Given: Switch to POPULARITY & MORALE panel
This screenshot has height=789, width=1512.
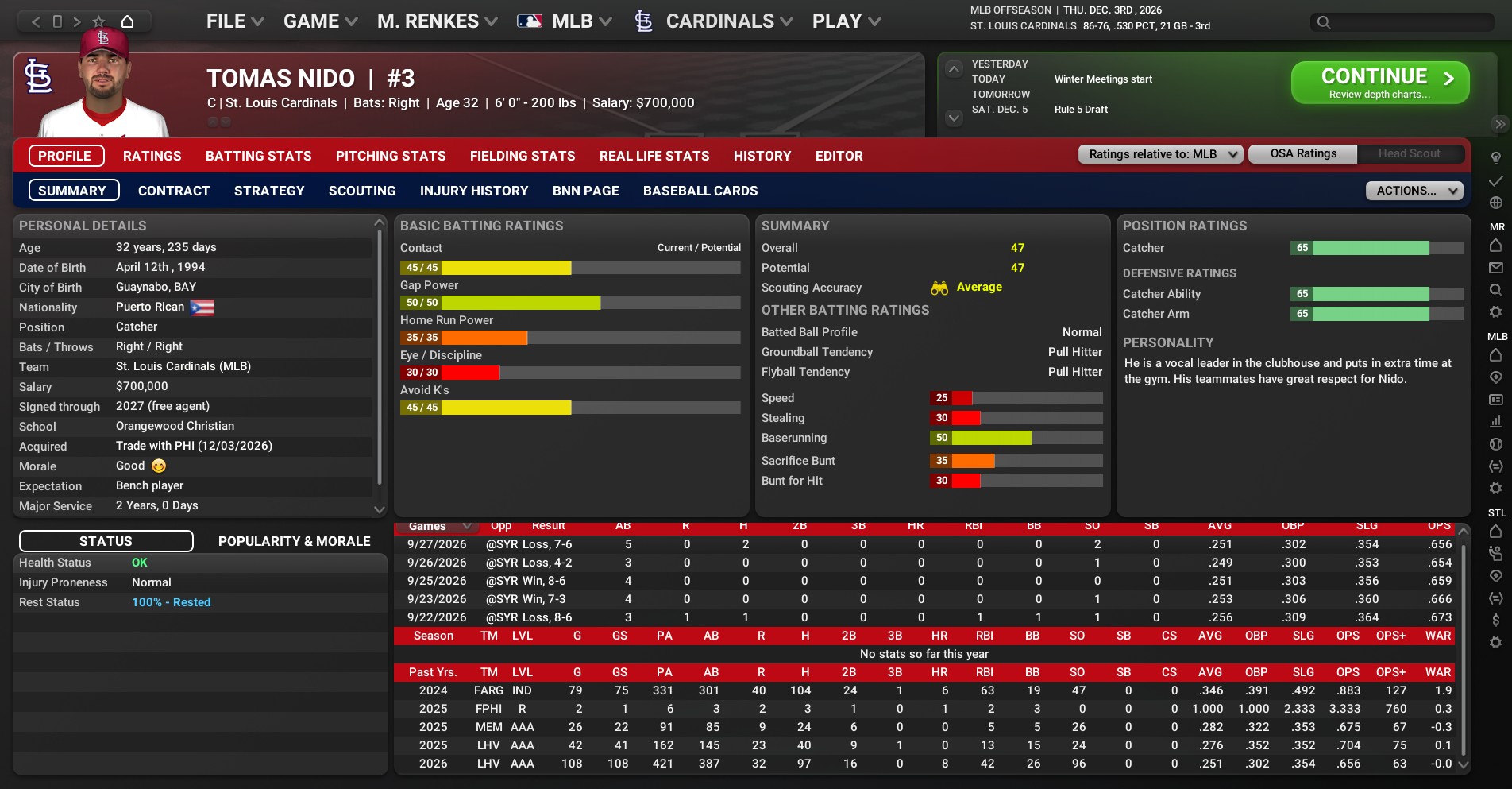Looking at the screenshot, I should [x=294, y=541].
